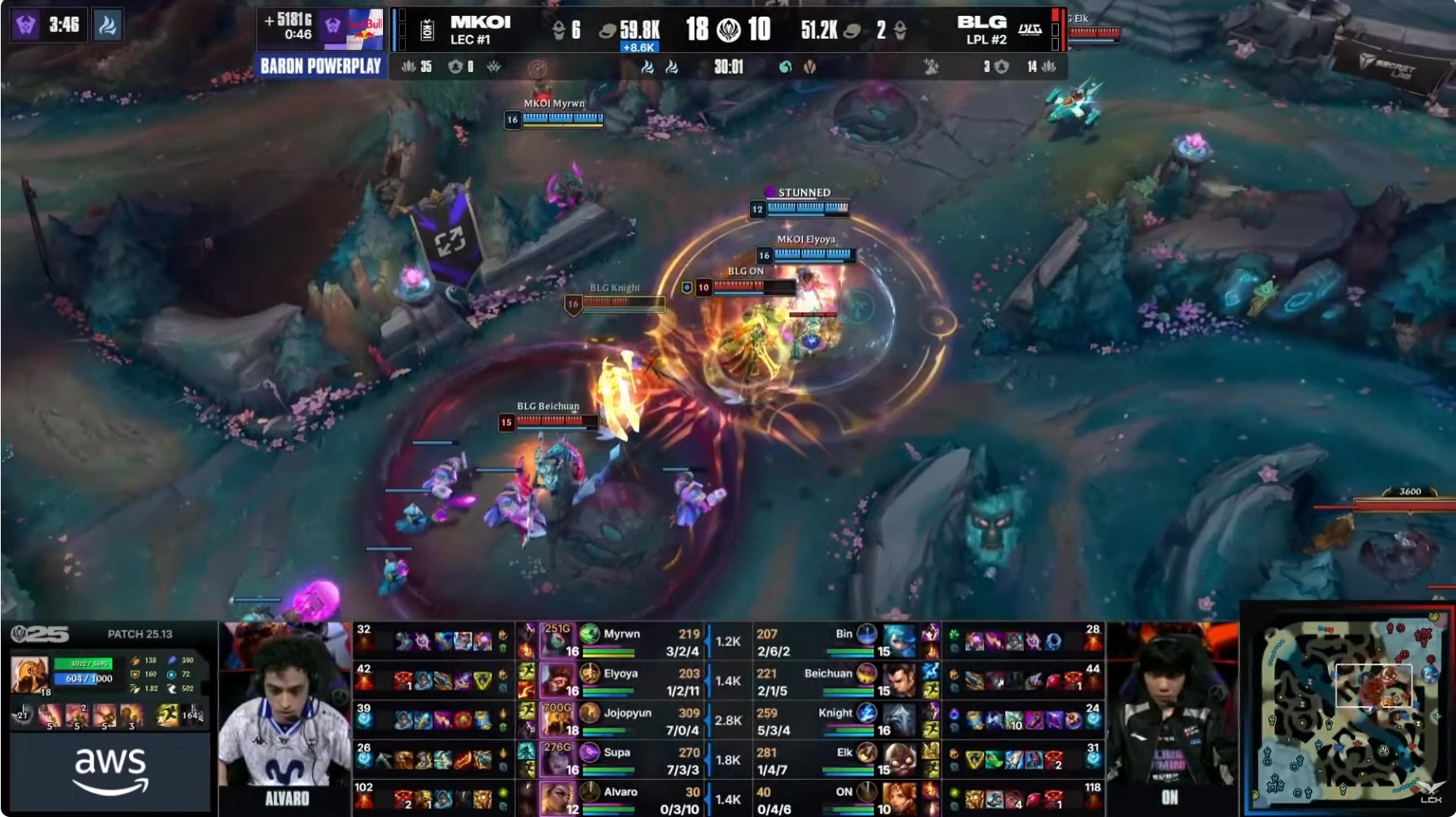Choose Beichuan's scoreboard row
1456x817 pixels.
[x=839, y=681]
